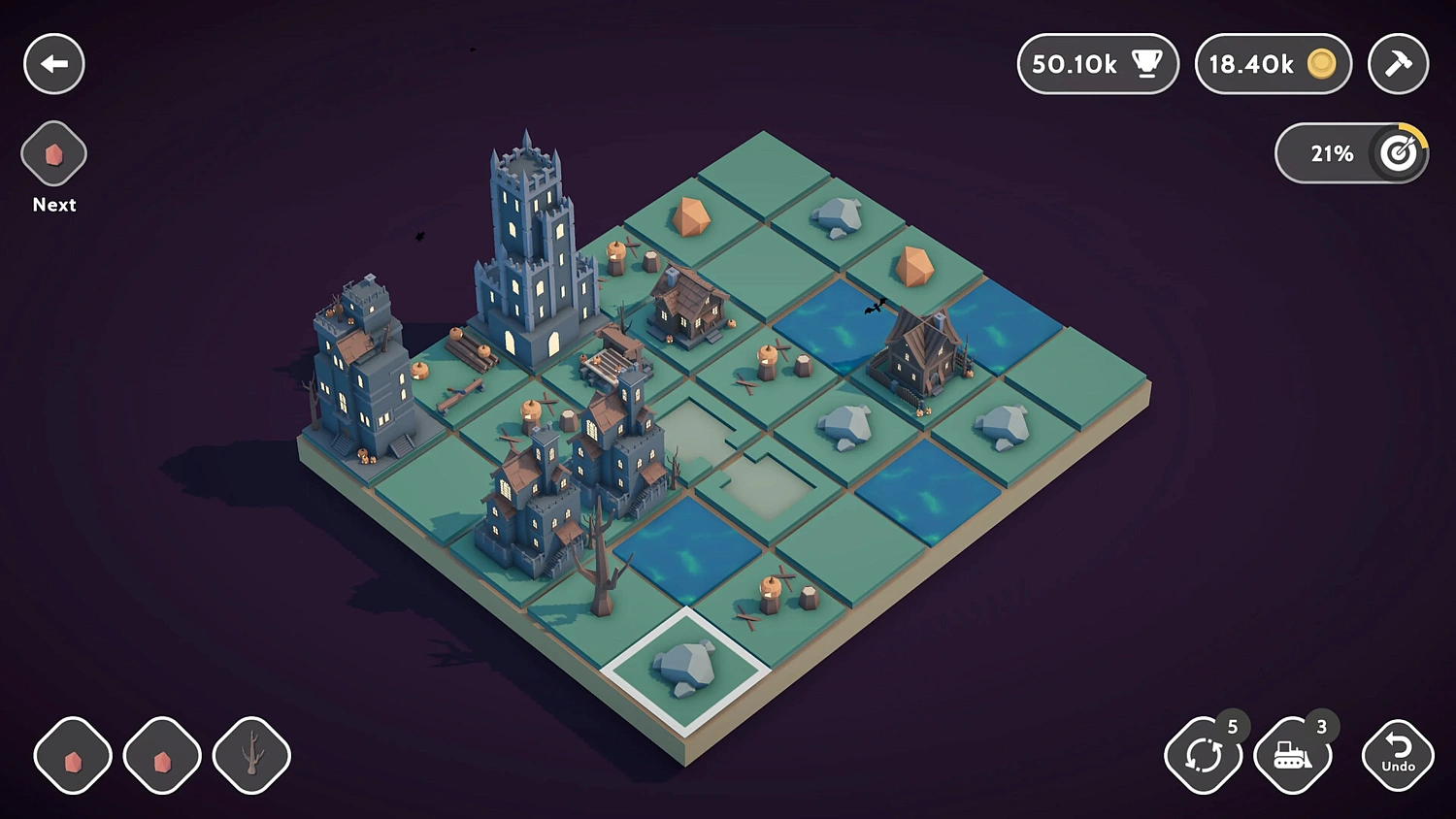This screenshot has width=1456, height=819.
Task: Click the back arrow icon
Action: tap(53, 64)
